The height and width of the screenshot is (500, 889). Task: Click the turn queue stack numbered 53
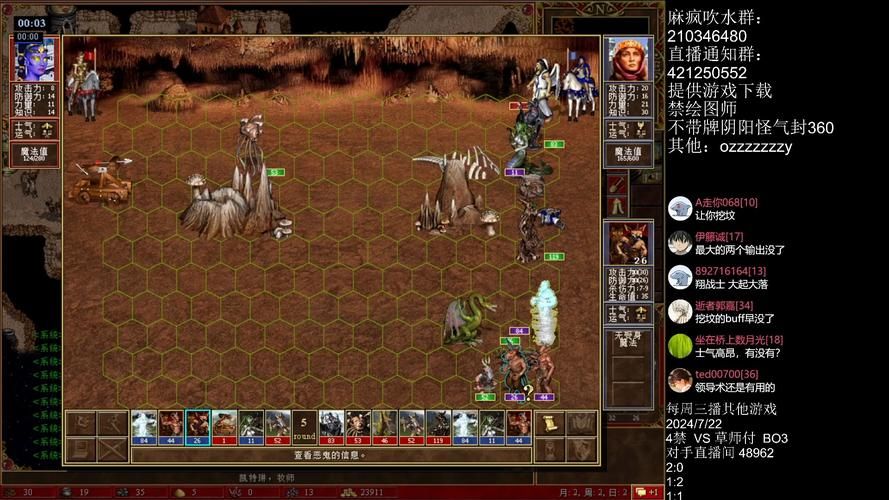click(357, 427)
